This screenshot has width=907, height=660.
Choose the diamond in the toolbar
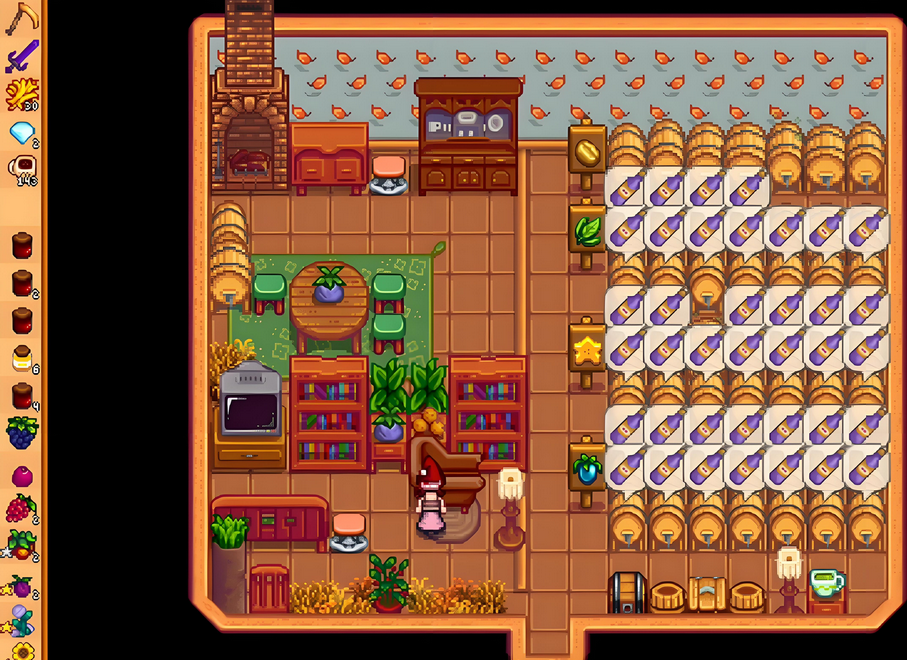point(21,131)
